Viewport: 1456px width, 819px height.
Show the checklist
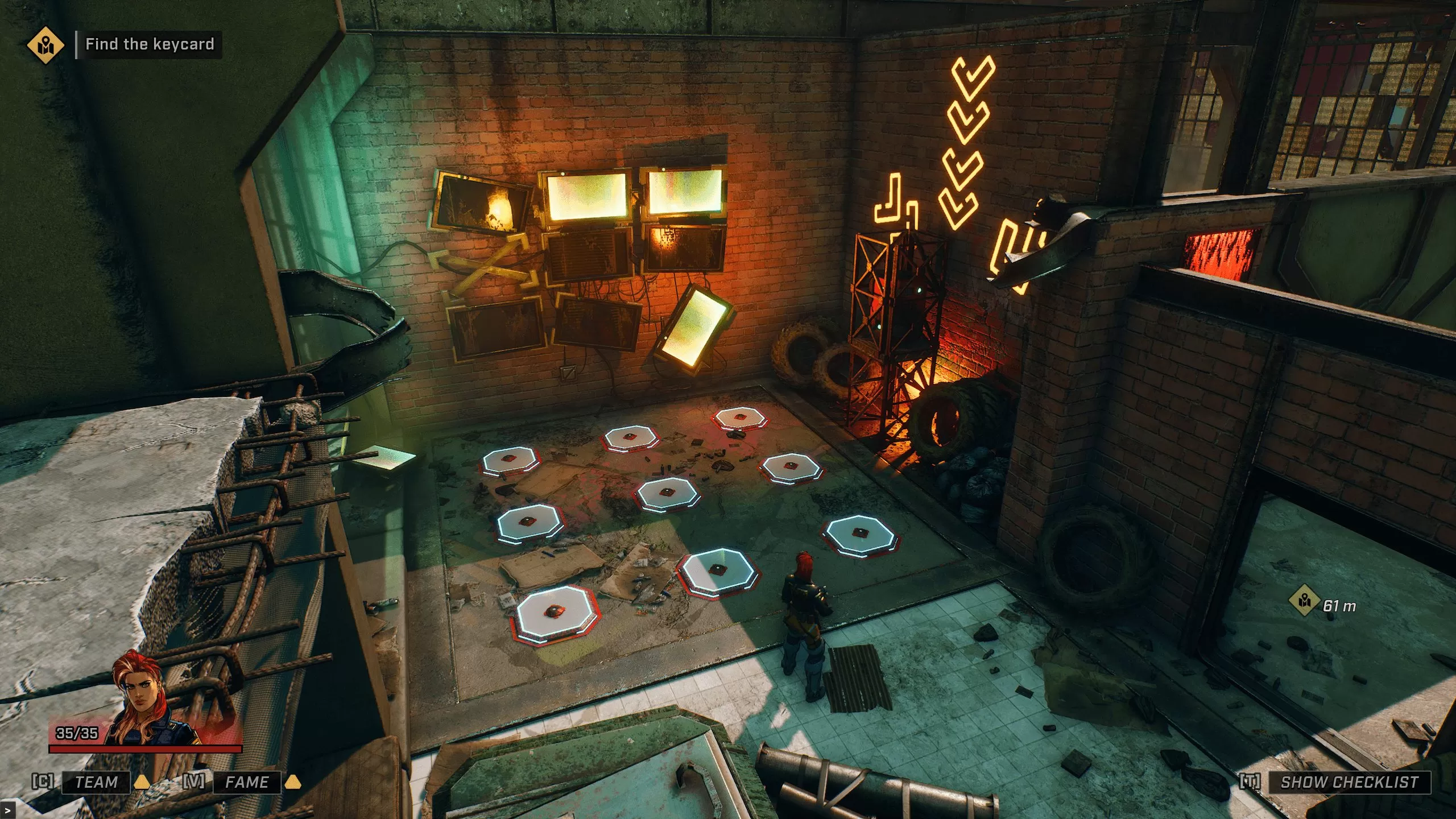(x=1349, y=782)
